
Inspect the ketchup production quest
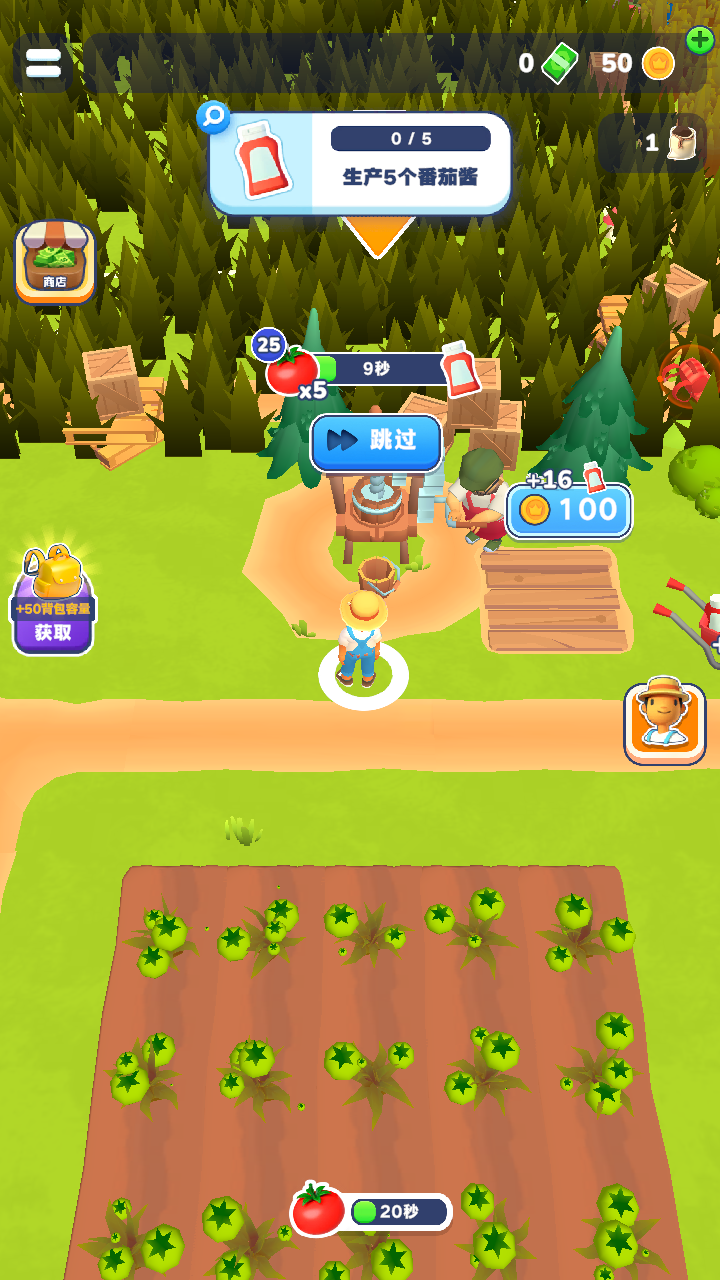(360, 163)
